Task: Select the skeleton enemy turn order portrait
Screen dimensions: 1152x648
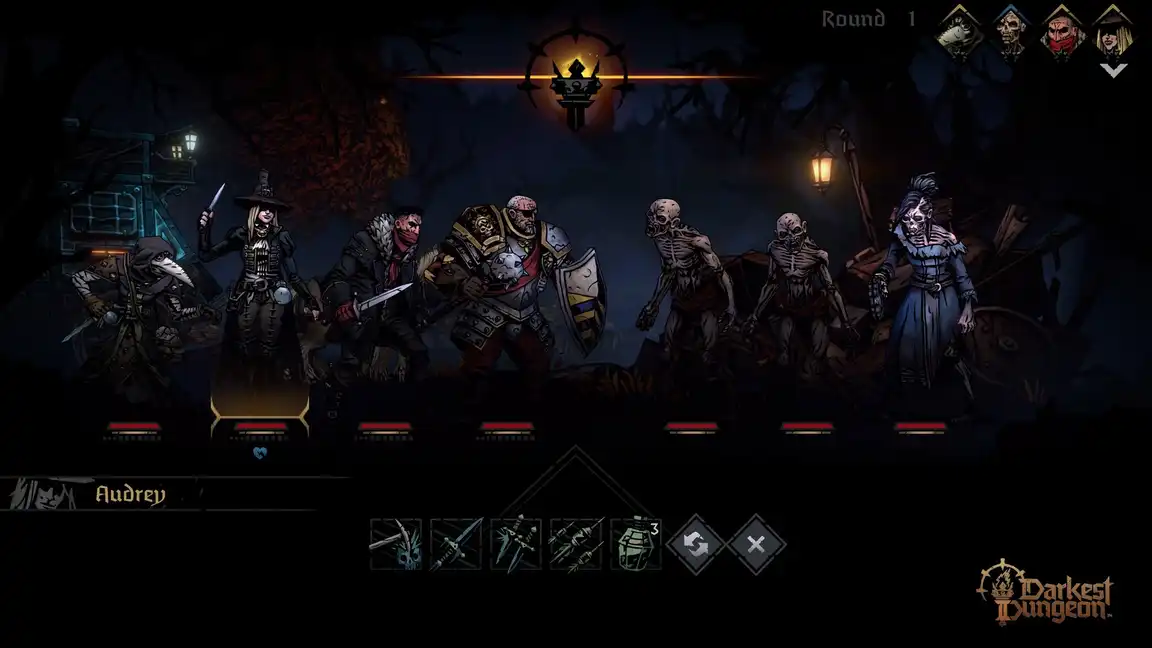Action: (x=1010, y=30)
